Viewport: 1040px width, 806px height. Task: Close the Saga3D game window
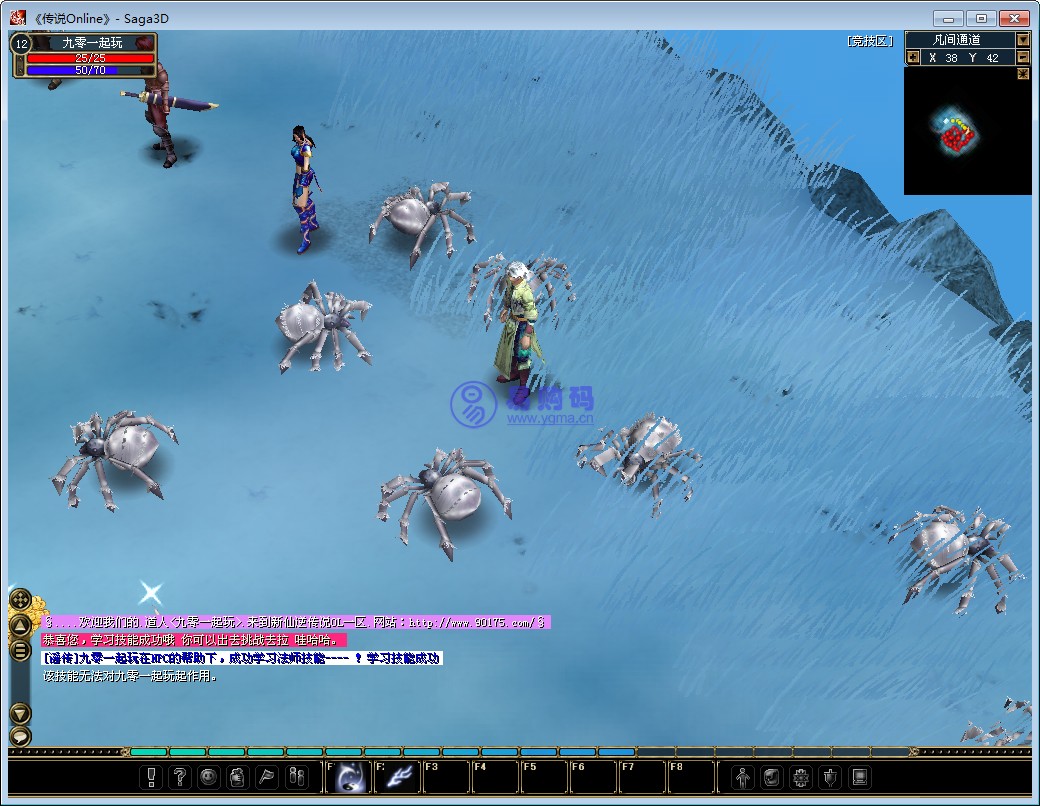1014,18
